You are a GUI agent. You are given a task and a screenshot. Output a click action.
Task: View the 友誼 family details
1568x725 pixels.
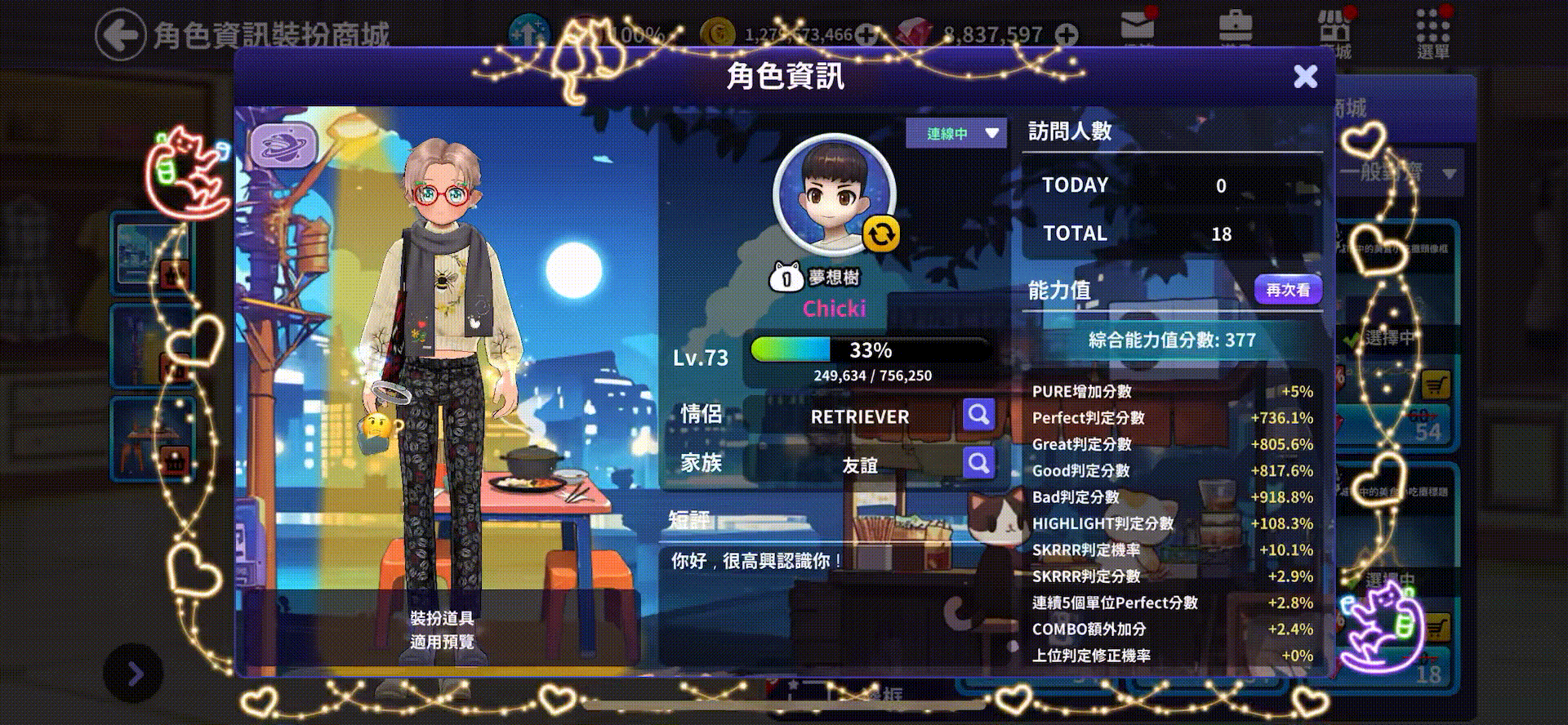tap(978, 464)
